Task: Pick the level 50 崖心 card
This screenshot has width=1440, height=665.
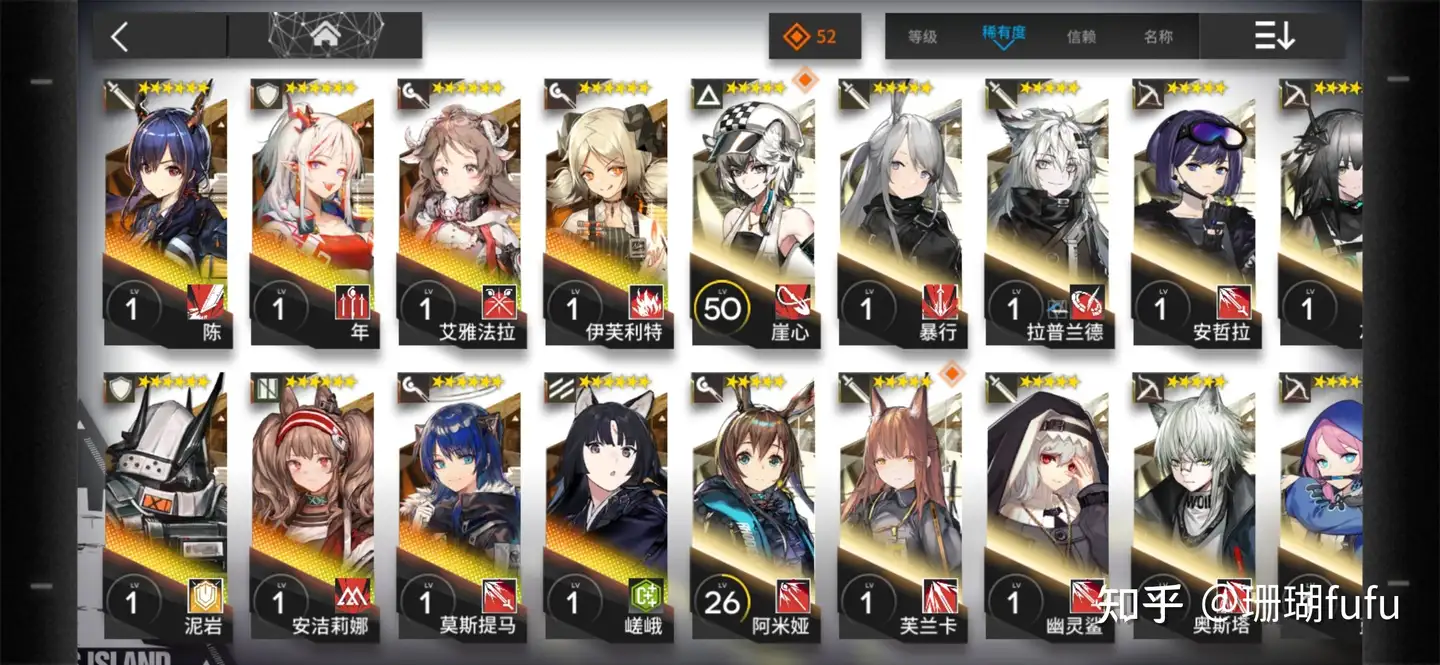Action: (752, 210)
